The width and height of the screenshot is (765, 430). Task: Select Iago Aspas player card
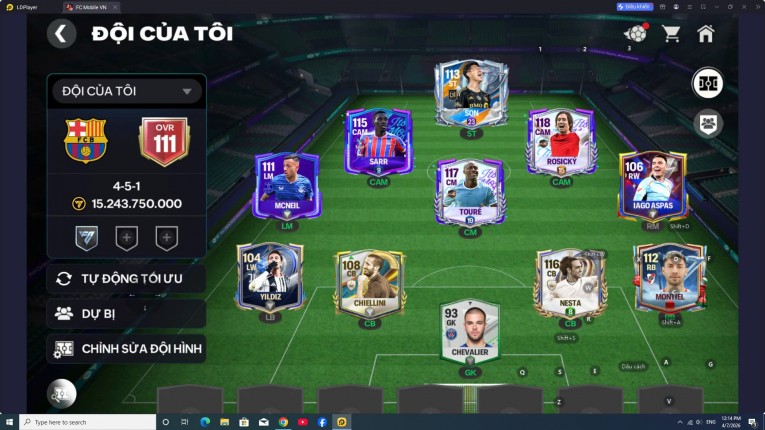652,186
